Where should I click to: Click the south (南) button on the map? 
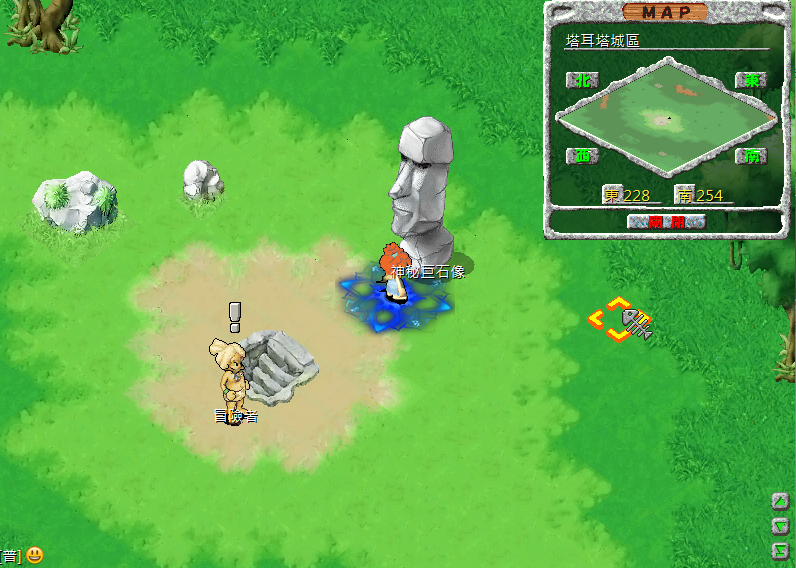pyautogui.click(x=750, y=156)
